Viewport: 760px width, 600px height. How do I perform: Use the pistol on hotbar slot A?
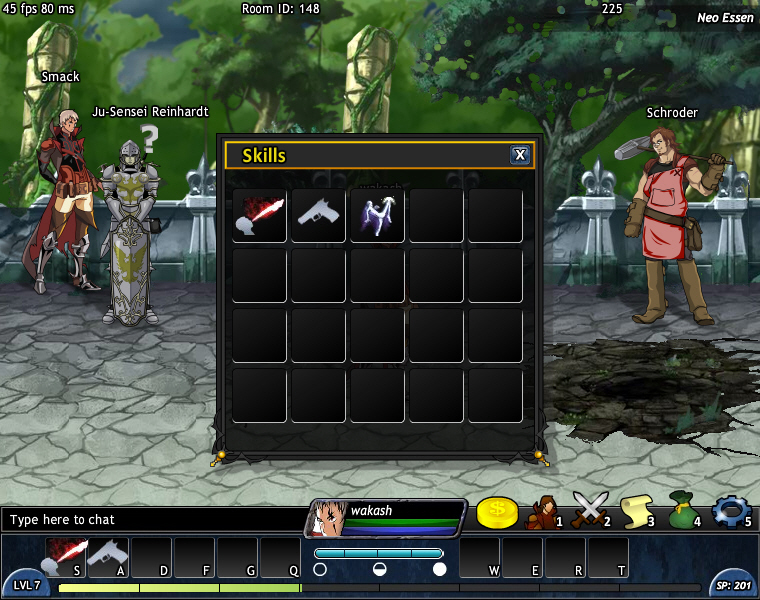(109, 557)
